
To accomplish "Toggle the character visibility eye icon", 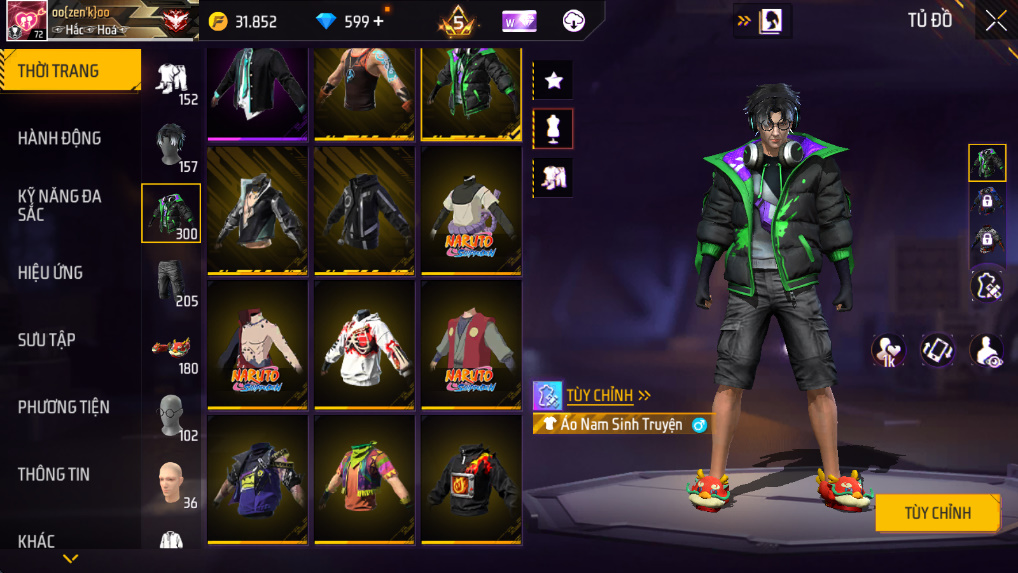I will 986,350.
